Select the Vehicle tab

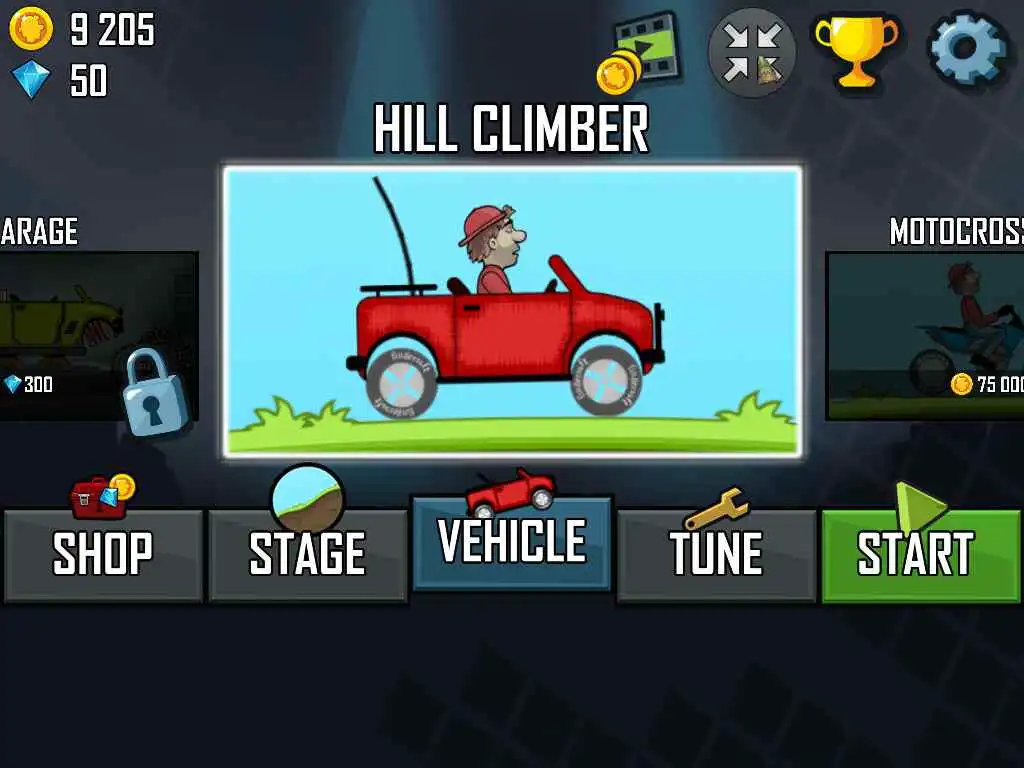[x=511, y=543]
